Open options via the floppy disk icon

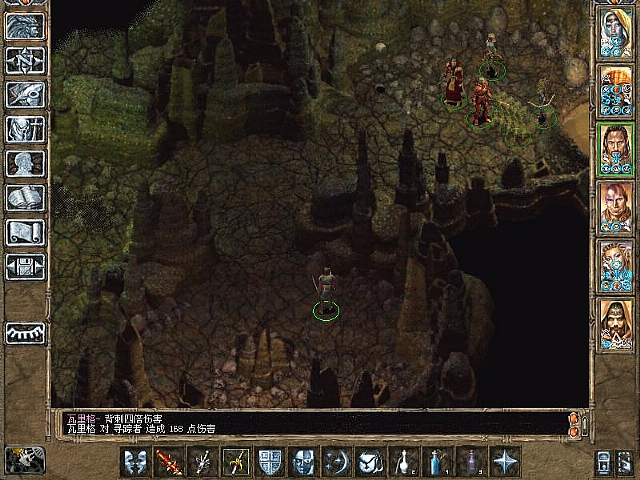point(24,267)
